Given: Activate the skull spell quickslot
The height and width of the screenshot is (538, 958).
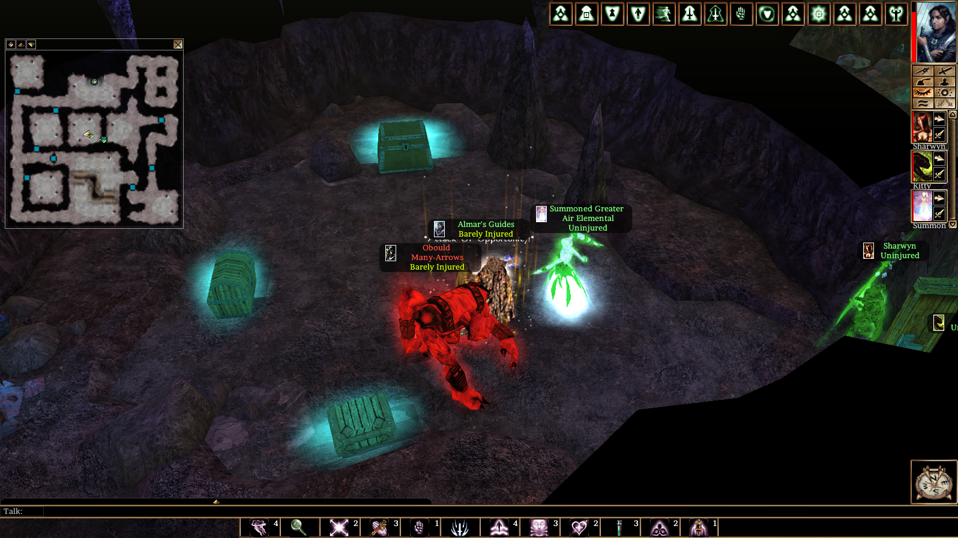Looking at the screenshot, I should [x=539, y=527].
